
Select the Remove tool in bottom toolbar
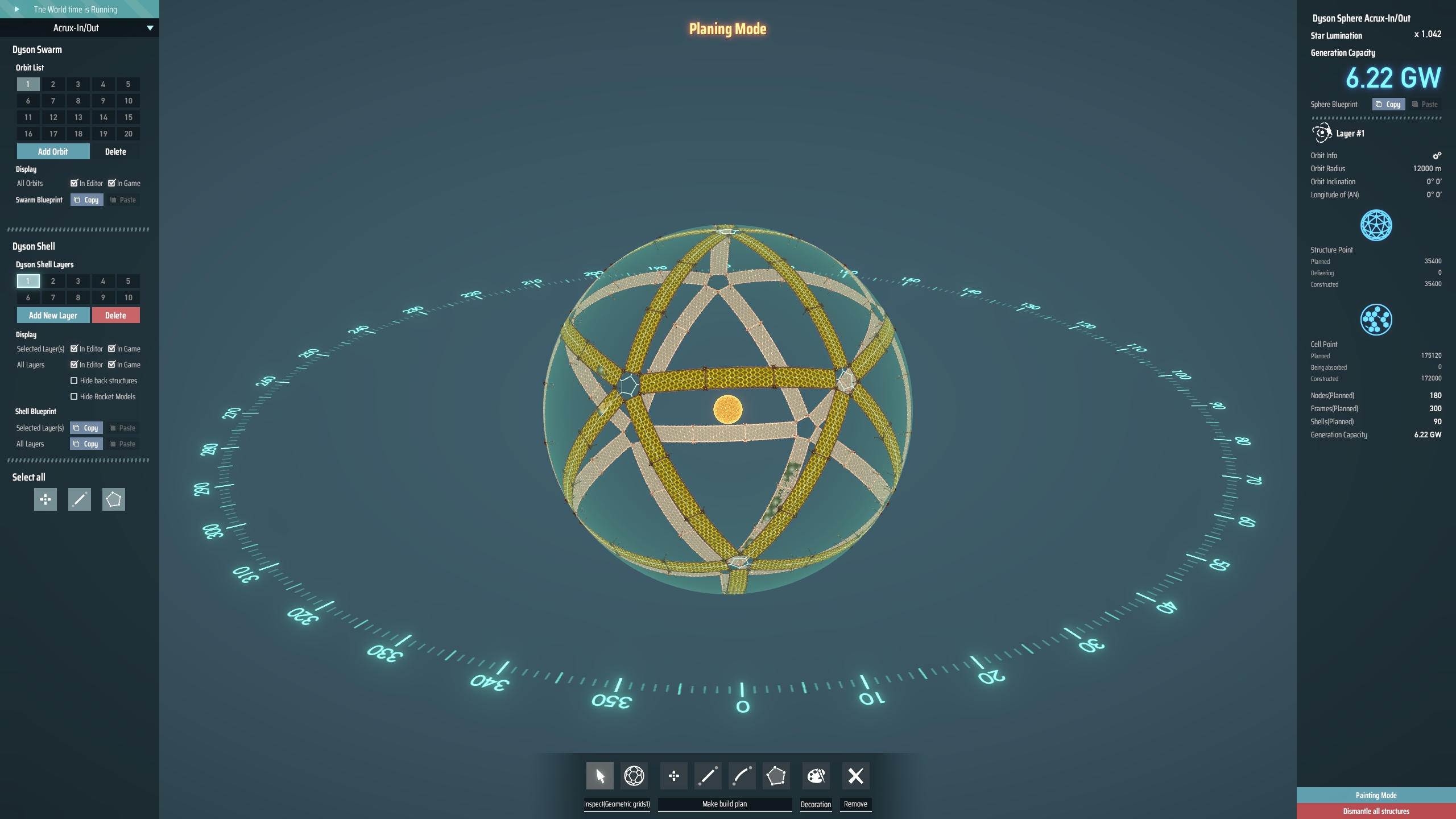(x=855, y=775)
